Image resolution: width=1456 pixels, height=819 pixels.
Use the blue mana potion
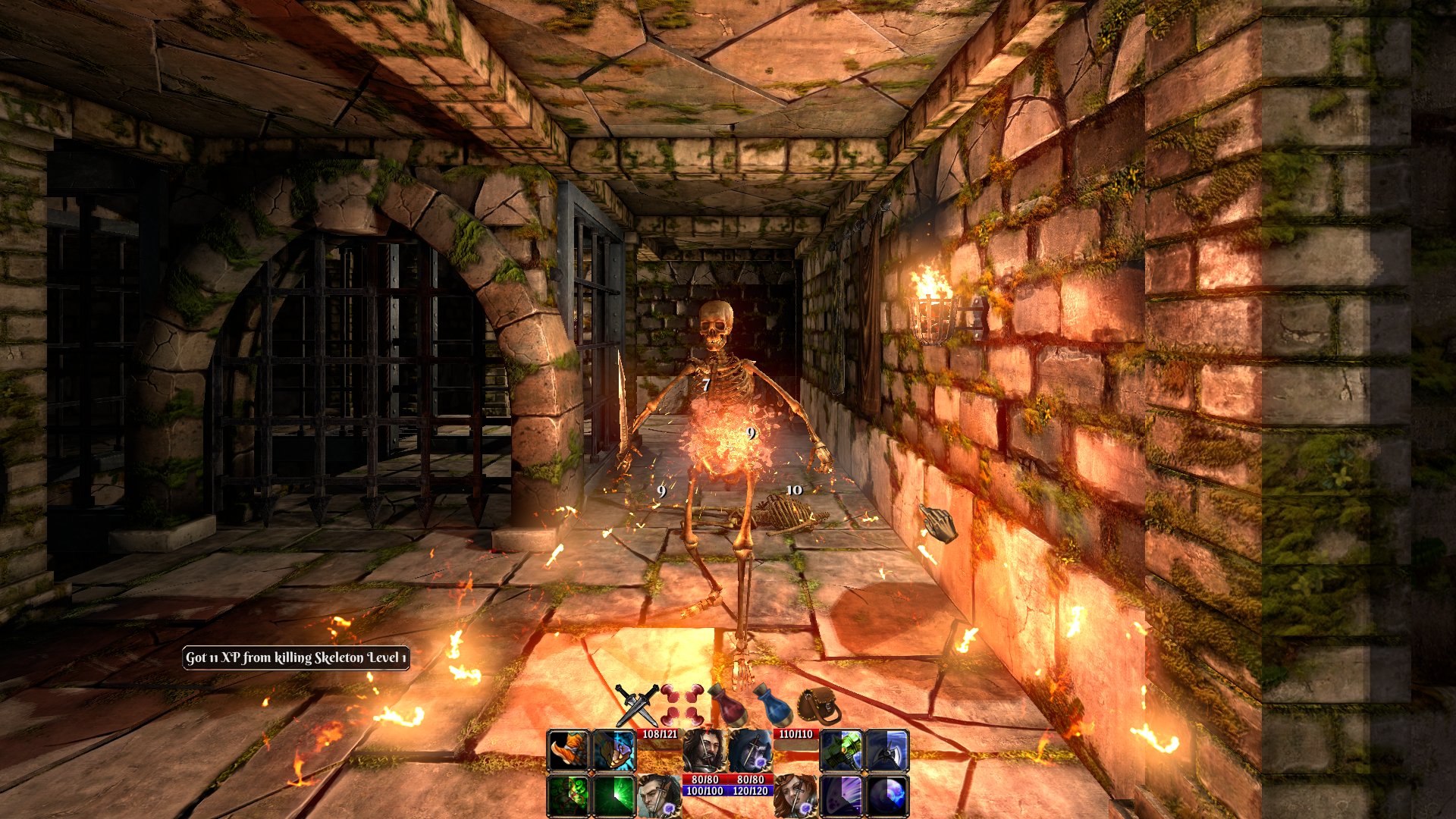(x=773, y=705)
